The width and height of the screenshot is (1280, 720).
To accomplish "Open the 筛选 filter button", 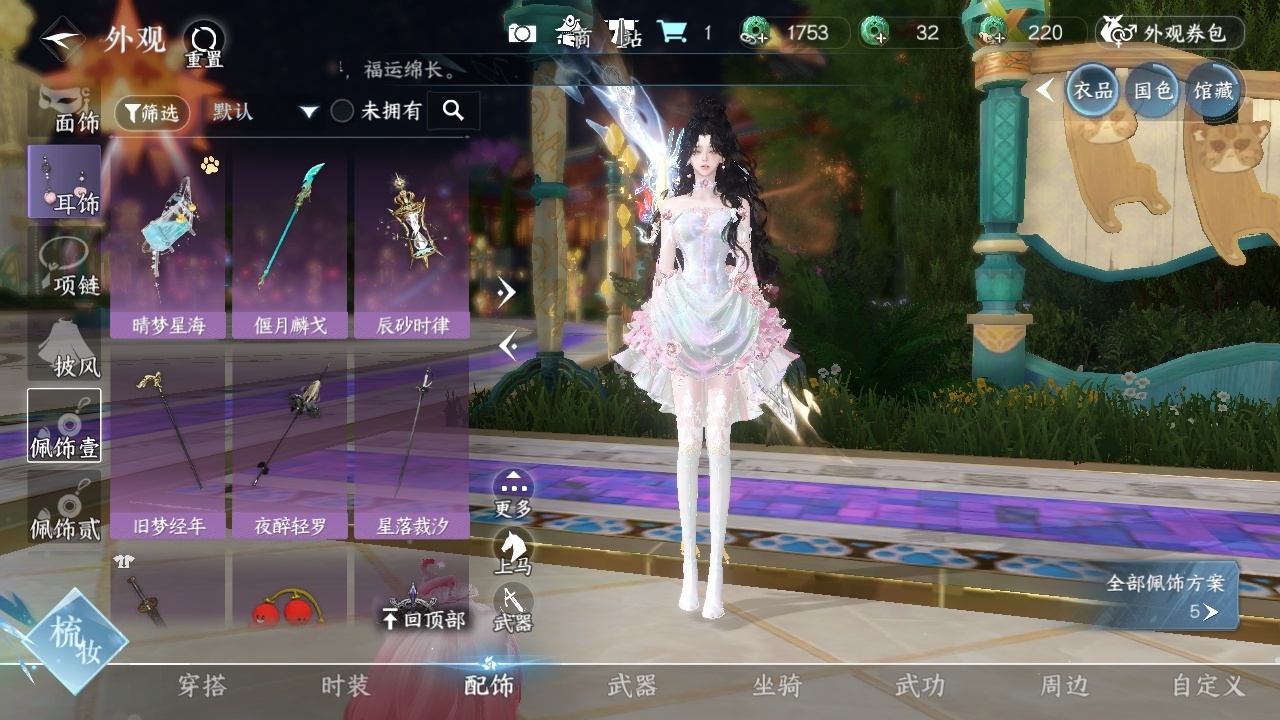I will coord(152,113).
